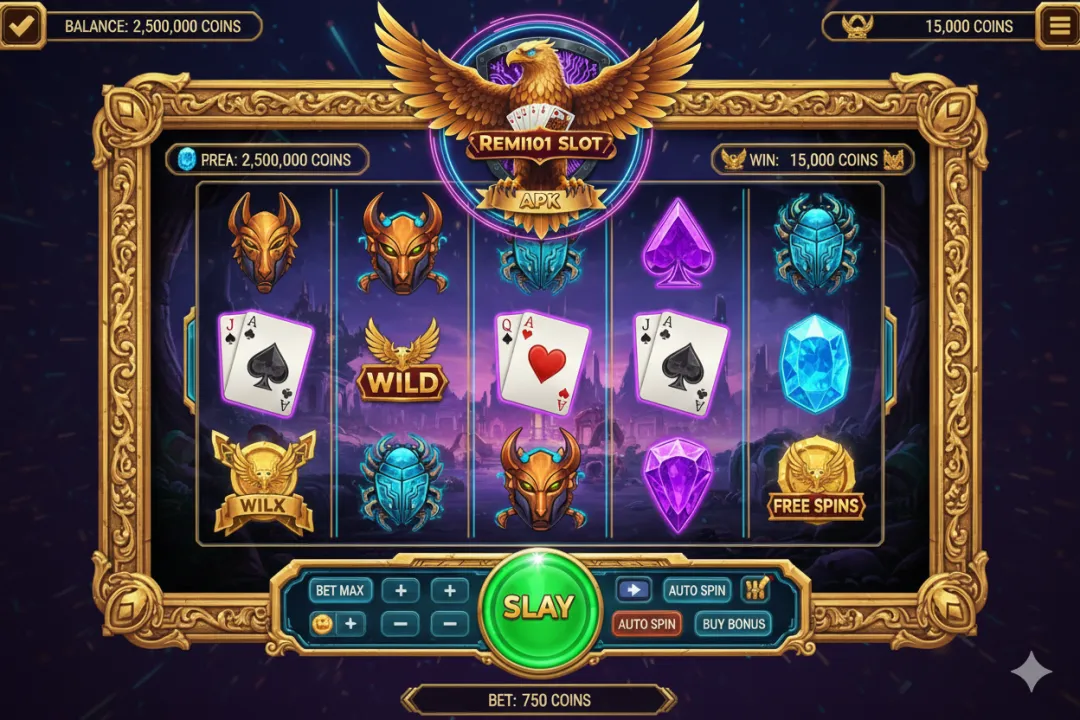Add coins with the coin-face plus button
This screenshot has height=720, width=1080.
(336, 624)
